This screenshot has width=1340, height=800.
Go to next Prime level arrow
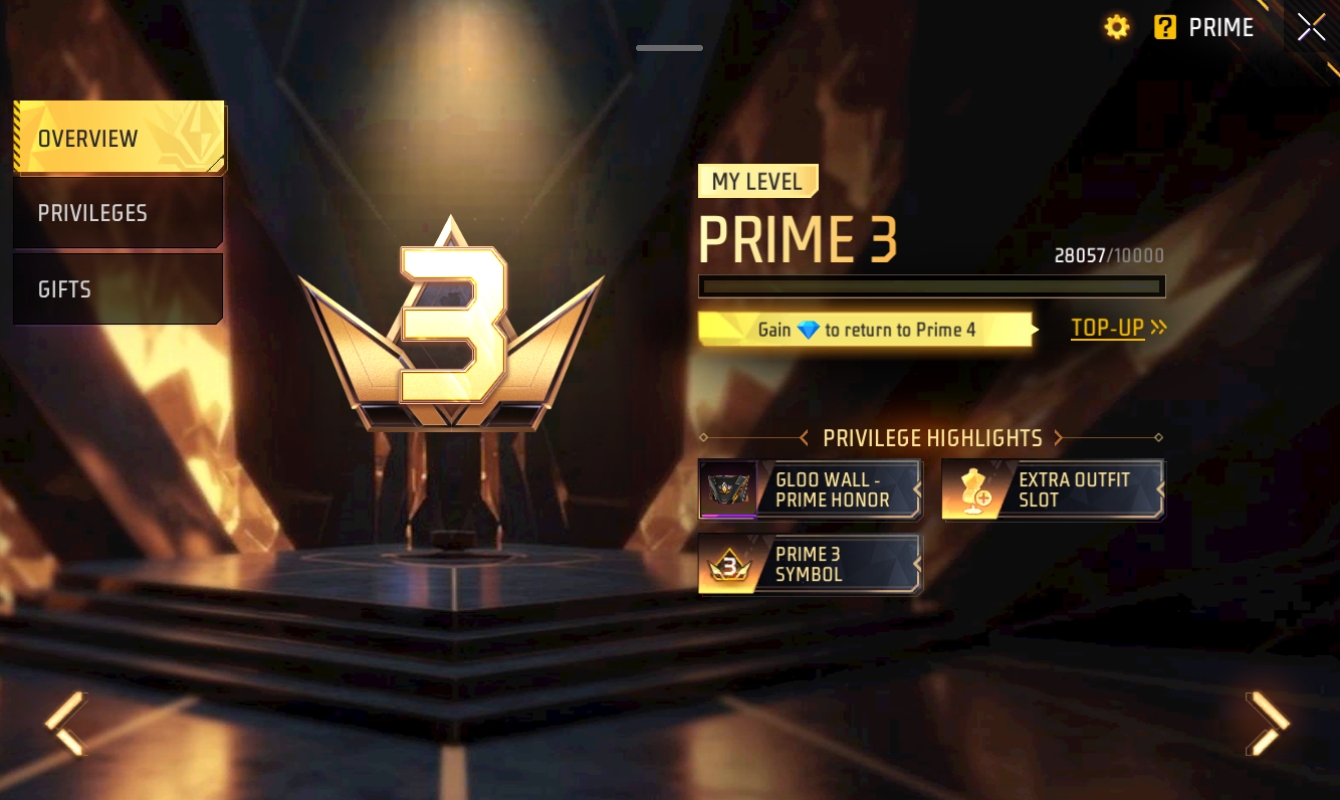point(1267,723)
